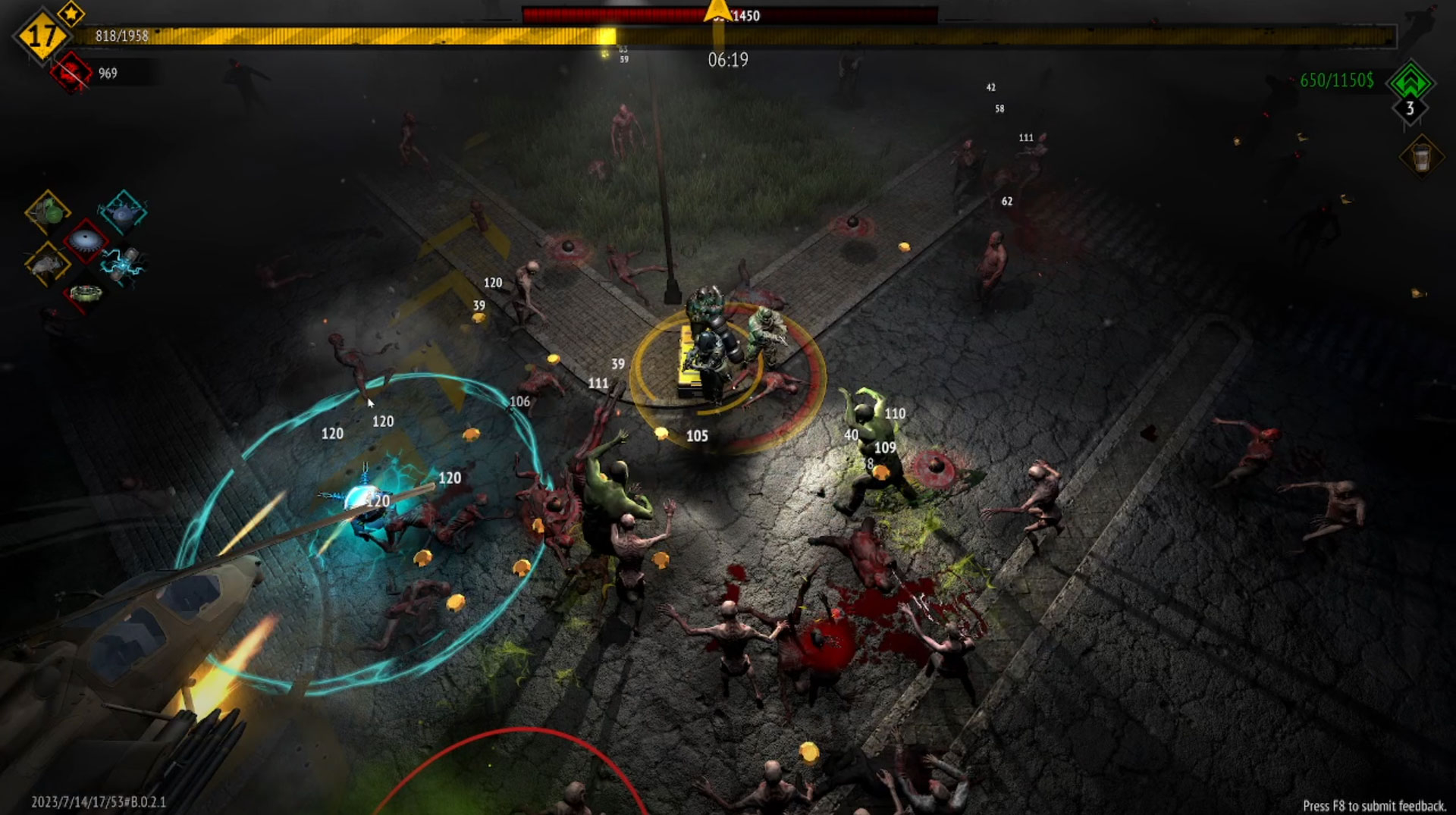
Task: Pick the green landmine ability icon
Action: 85,293
